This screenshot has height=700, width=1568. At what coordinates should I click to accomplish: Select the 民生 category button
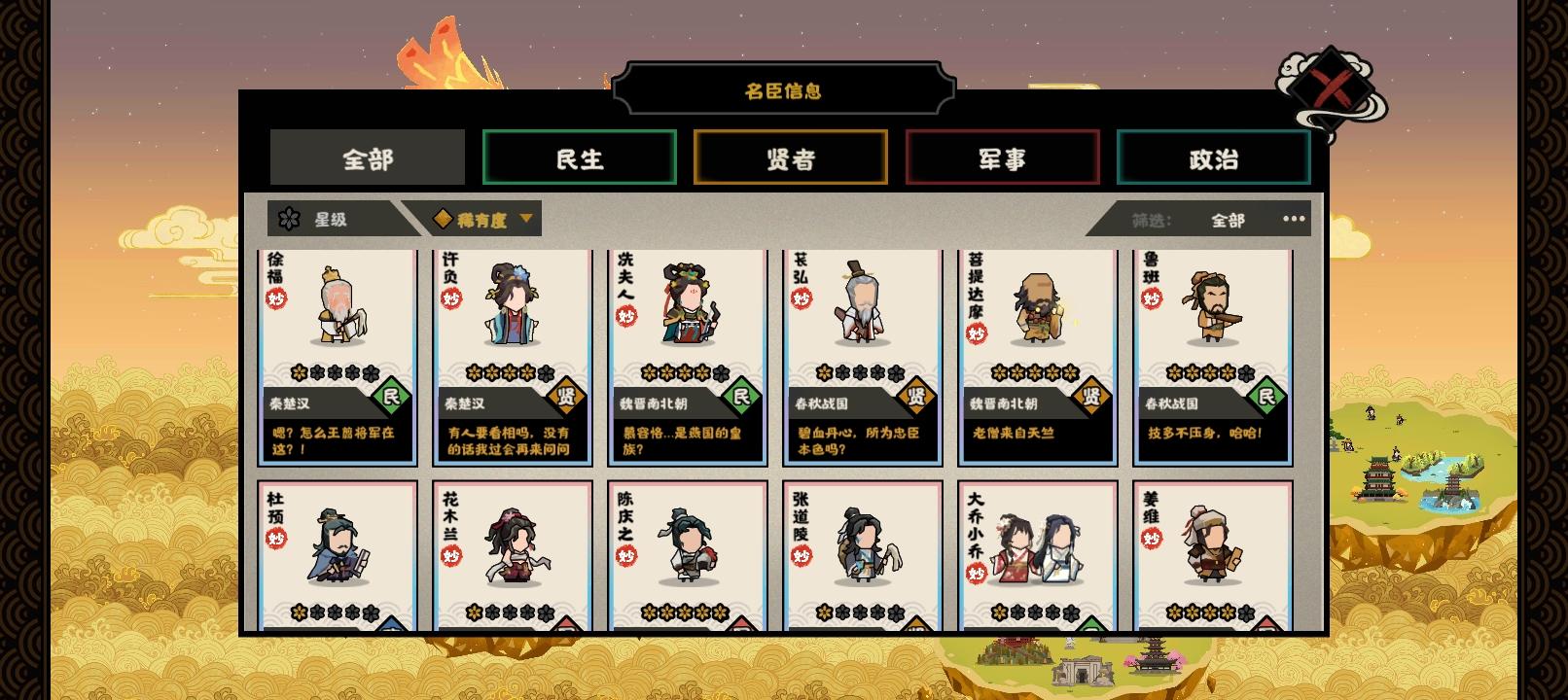[x=578, y=157]
